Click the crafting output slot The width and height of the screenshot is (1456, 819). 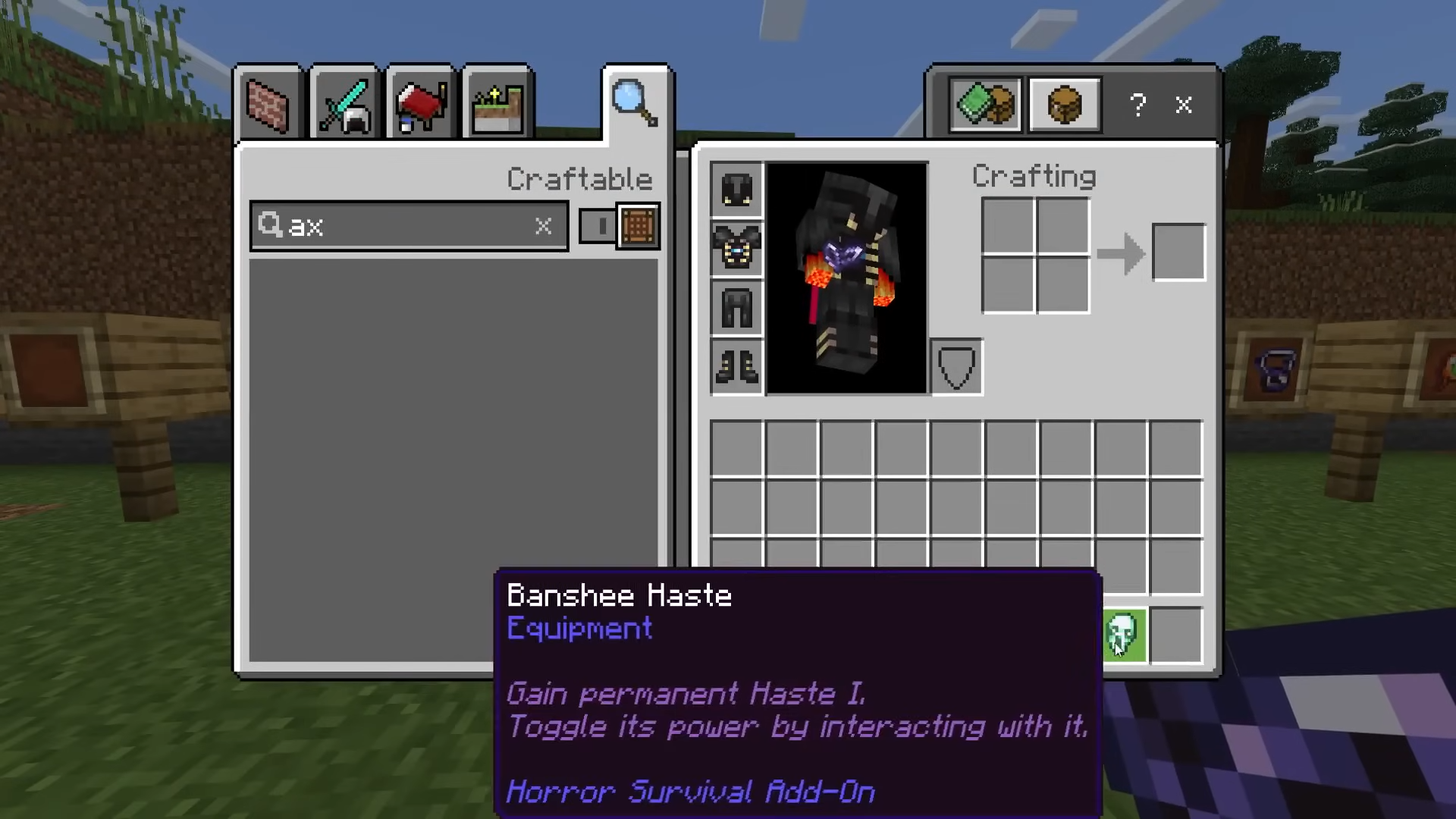click(1178, 253)
